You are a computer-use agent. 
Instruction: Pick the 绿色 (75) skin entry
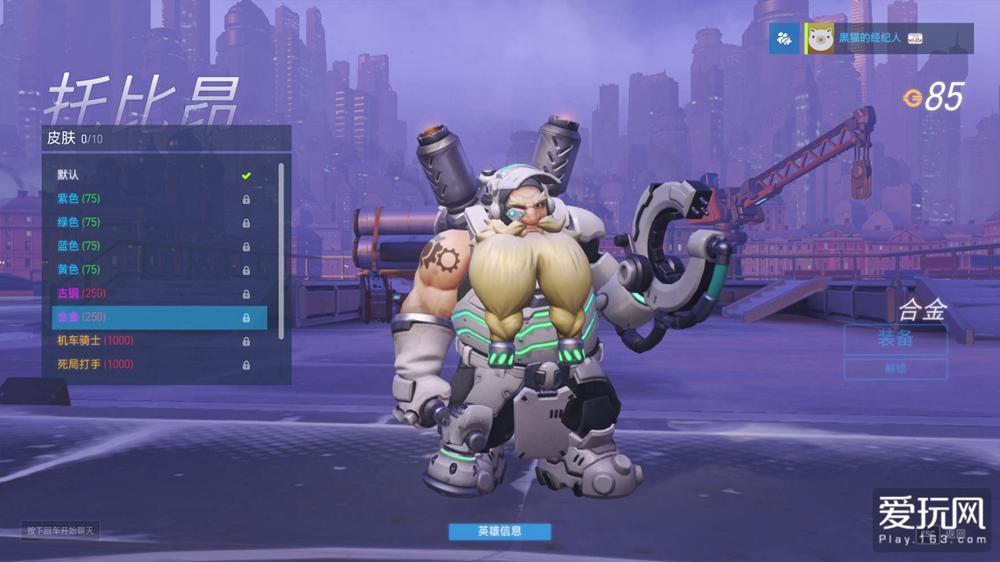150,222
